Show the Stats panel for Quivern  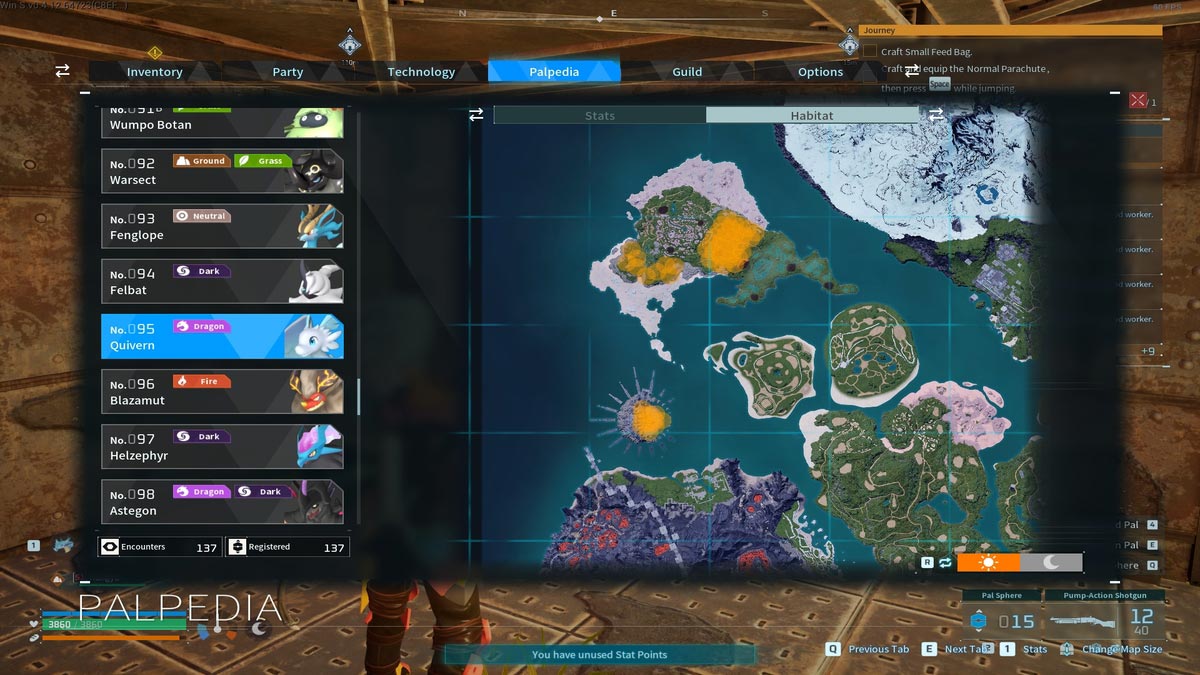coord(600,116)
